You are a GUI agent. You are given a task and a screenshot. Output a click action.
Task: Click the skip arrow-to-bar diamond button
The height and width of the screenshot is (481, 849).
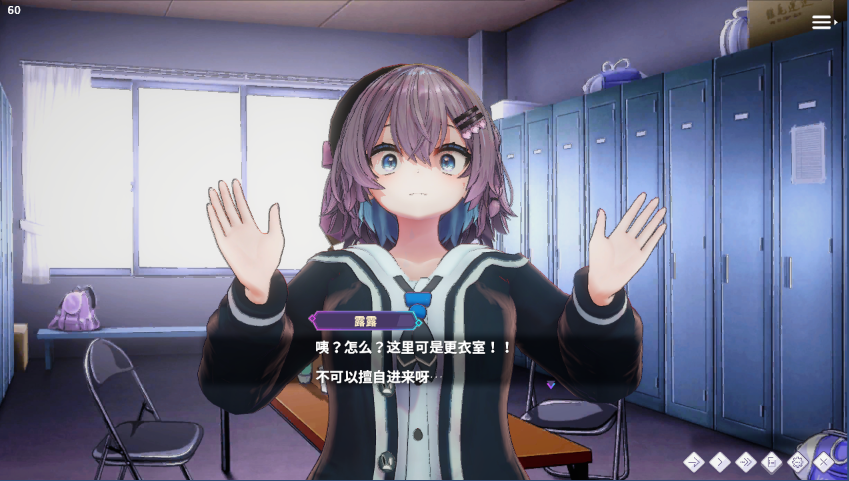click(x=694, y=462)
